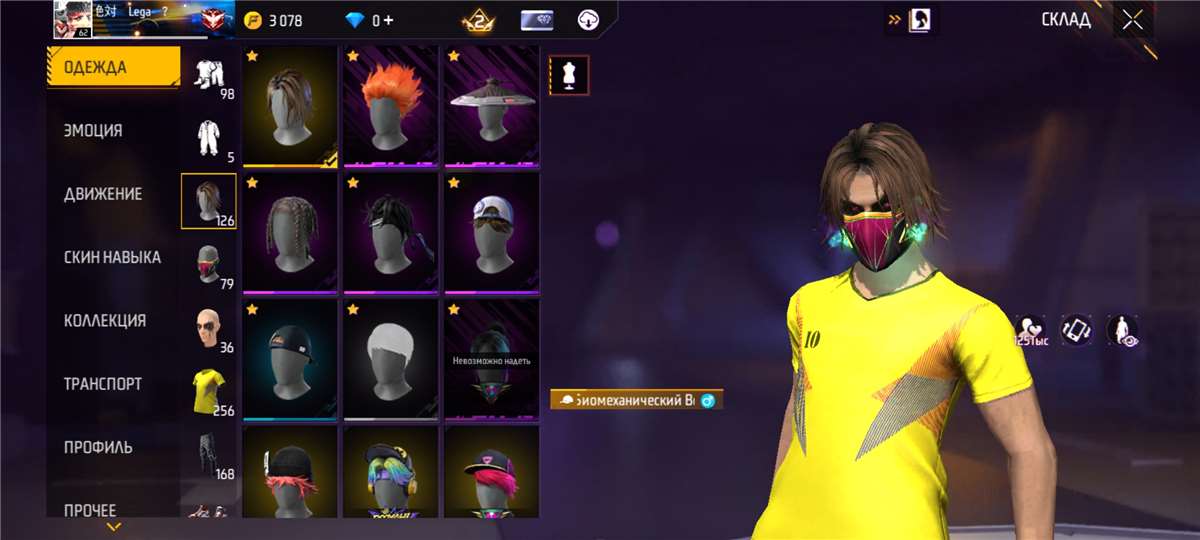The width and height of the screenshot is (1200, 540).
Task: Click the mannequin outfit preview button
Action: pyautogui.click(x=569, y=75)
